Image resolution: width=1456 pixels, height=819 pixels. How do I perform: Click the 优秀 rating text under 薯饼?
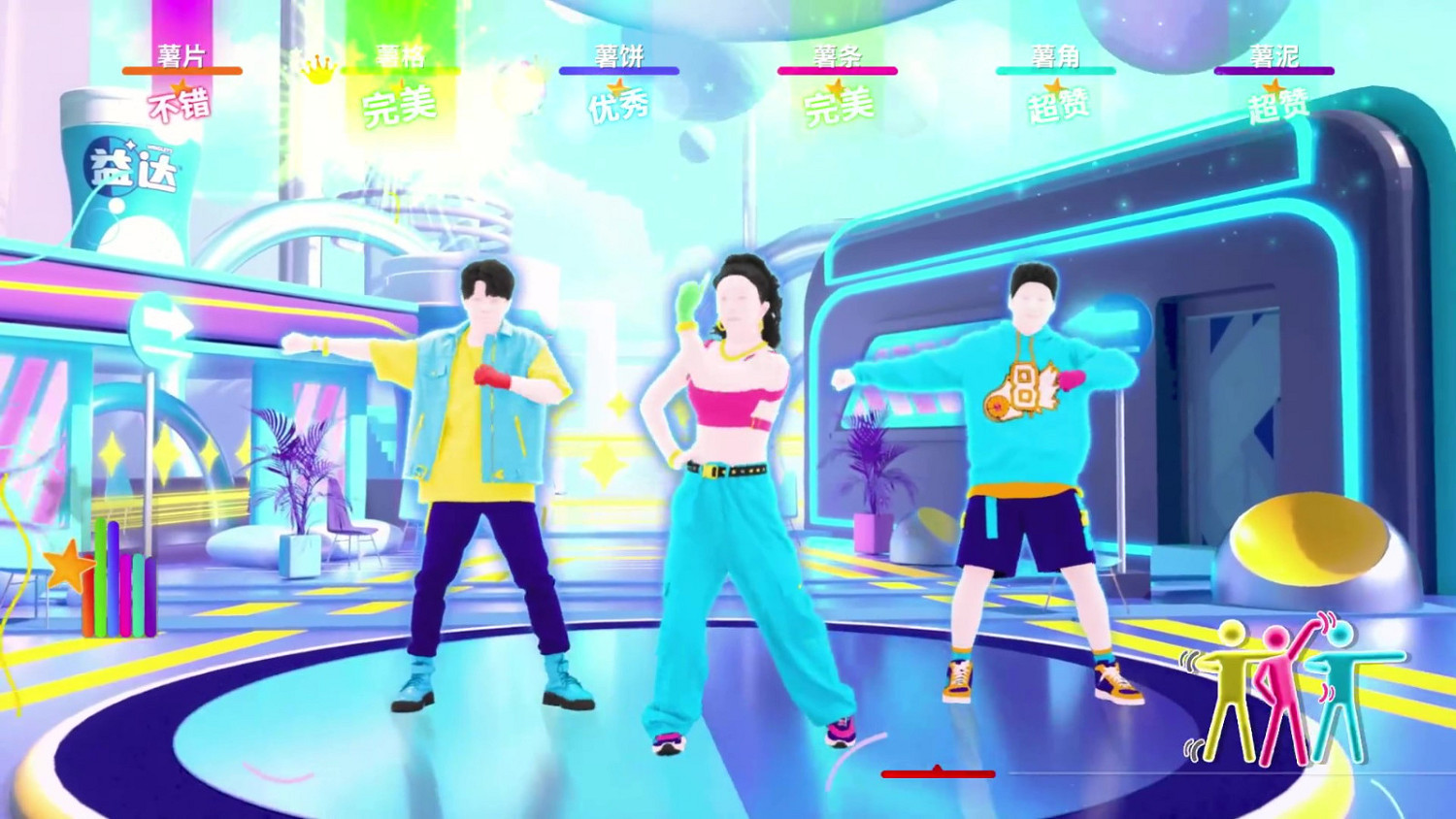[x=618, y=105]
